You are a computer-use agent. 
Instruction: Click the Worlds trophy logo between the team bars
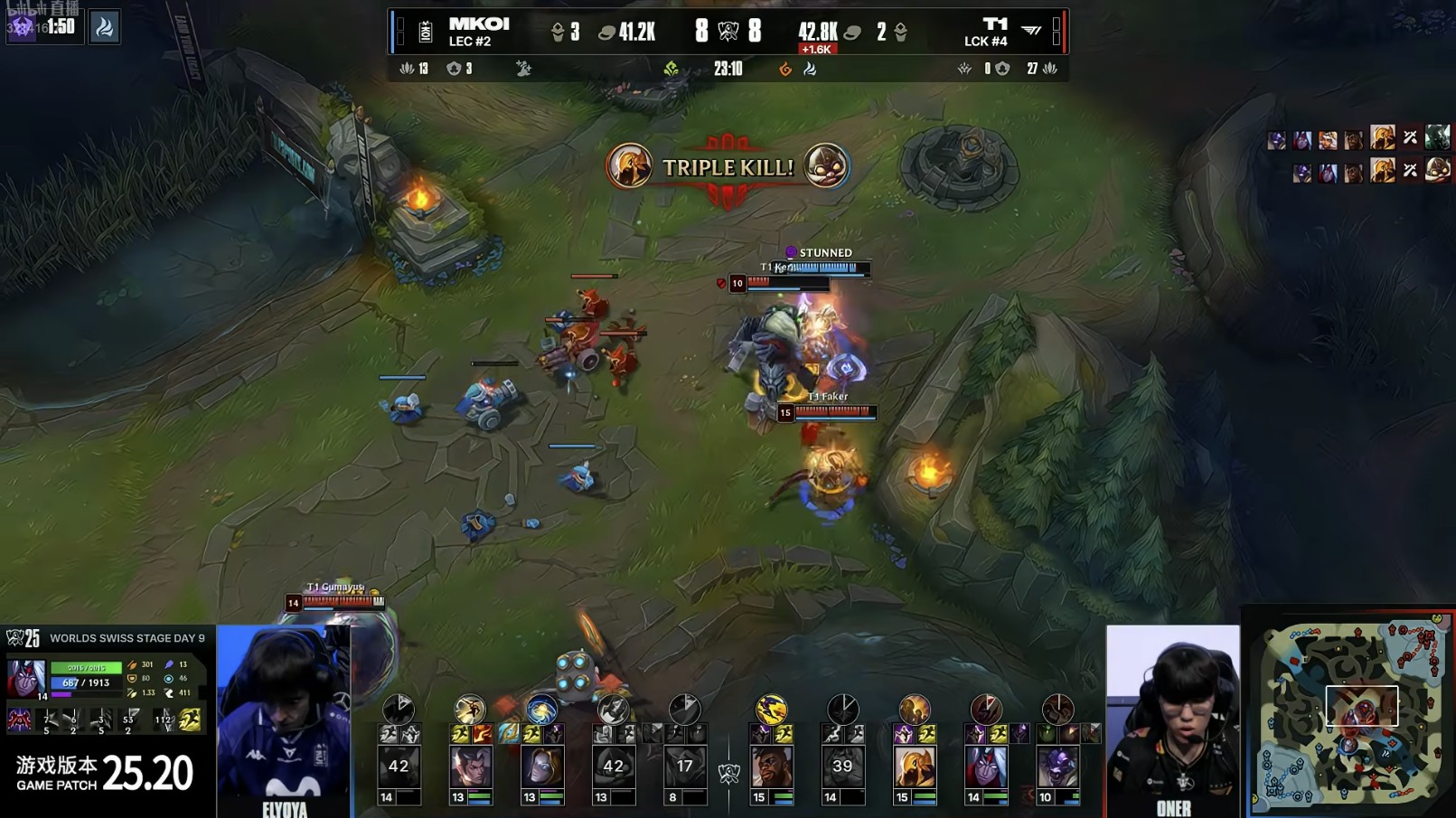pyautogui.click(x=728, y=774)
